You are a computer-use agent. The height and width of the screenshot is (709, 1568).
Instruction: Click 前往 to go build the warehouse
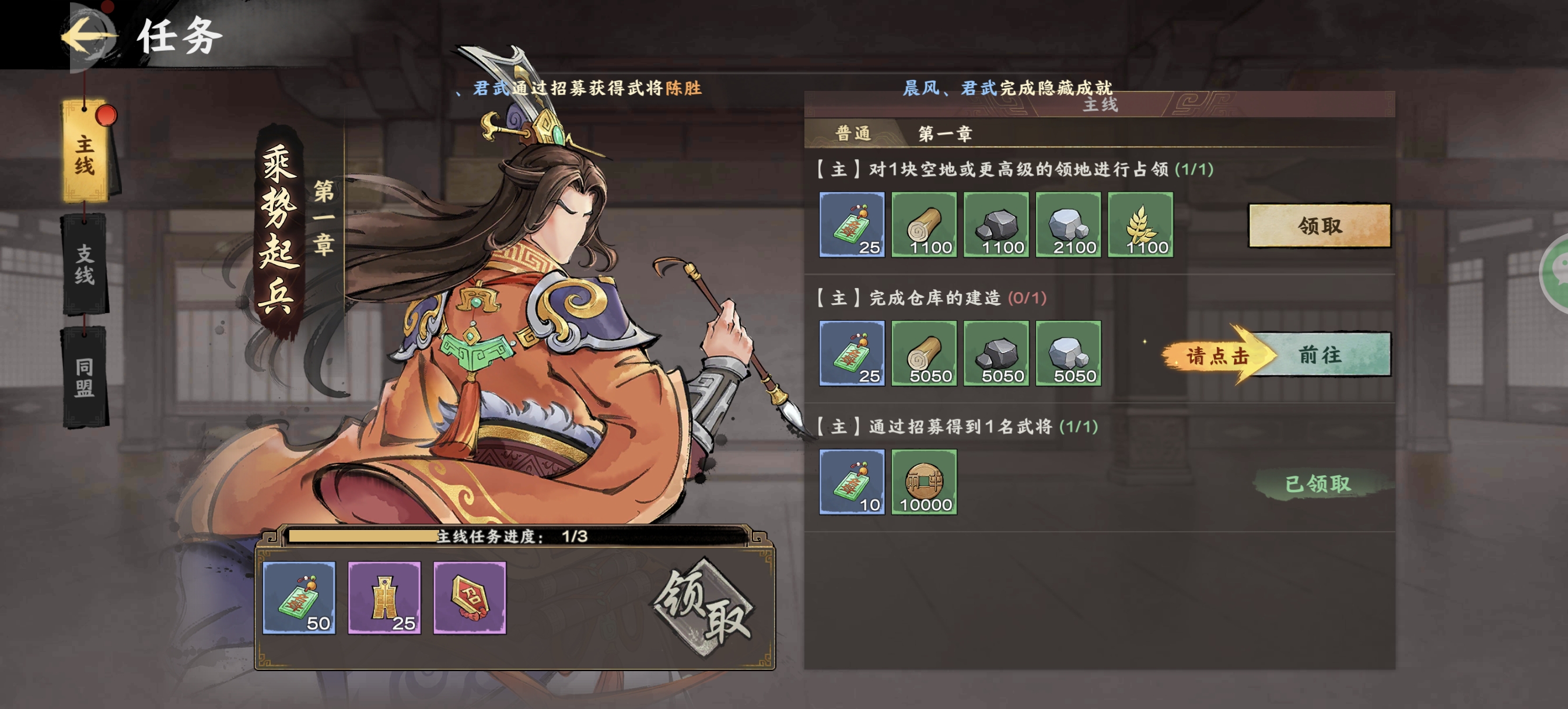[1319, 355]
